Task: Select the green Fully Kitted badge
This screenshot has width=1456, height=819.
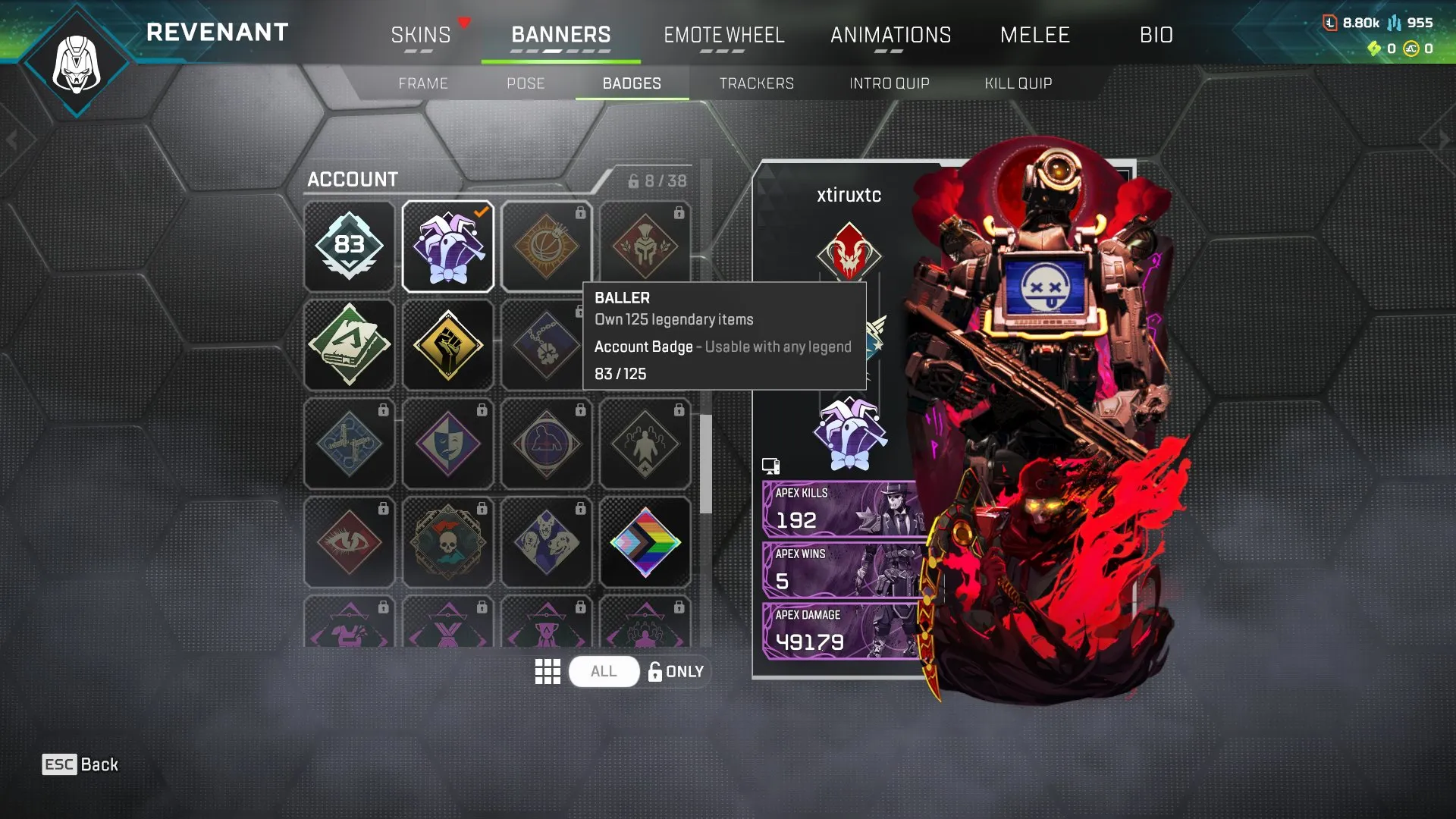Action: point(349,344)
